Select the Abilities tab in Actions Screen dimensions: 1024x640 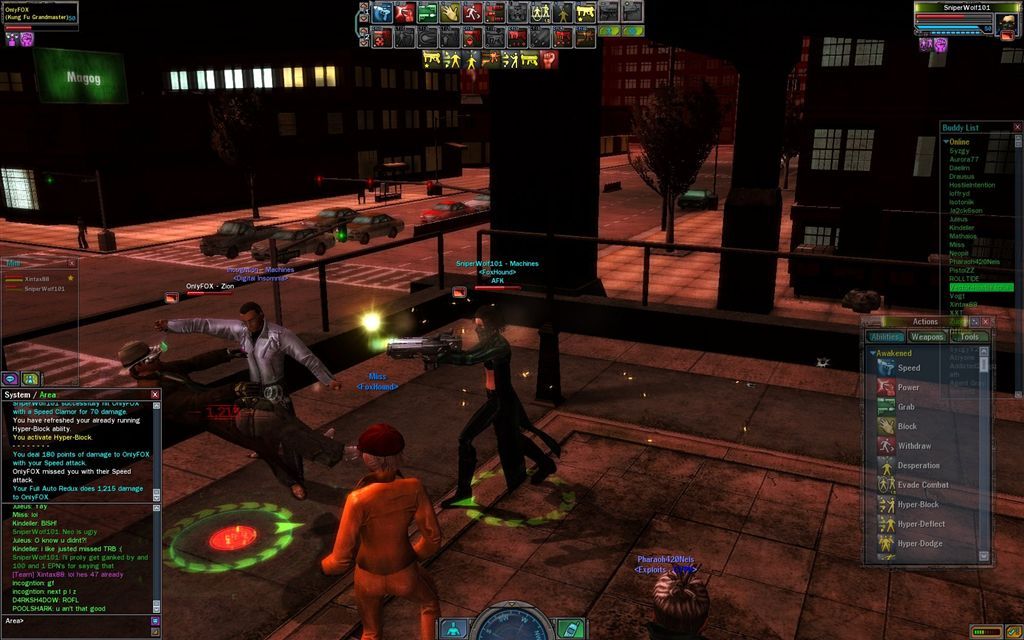pyautogui.click(x=886, y=337)
